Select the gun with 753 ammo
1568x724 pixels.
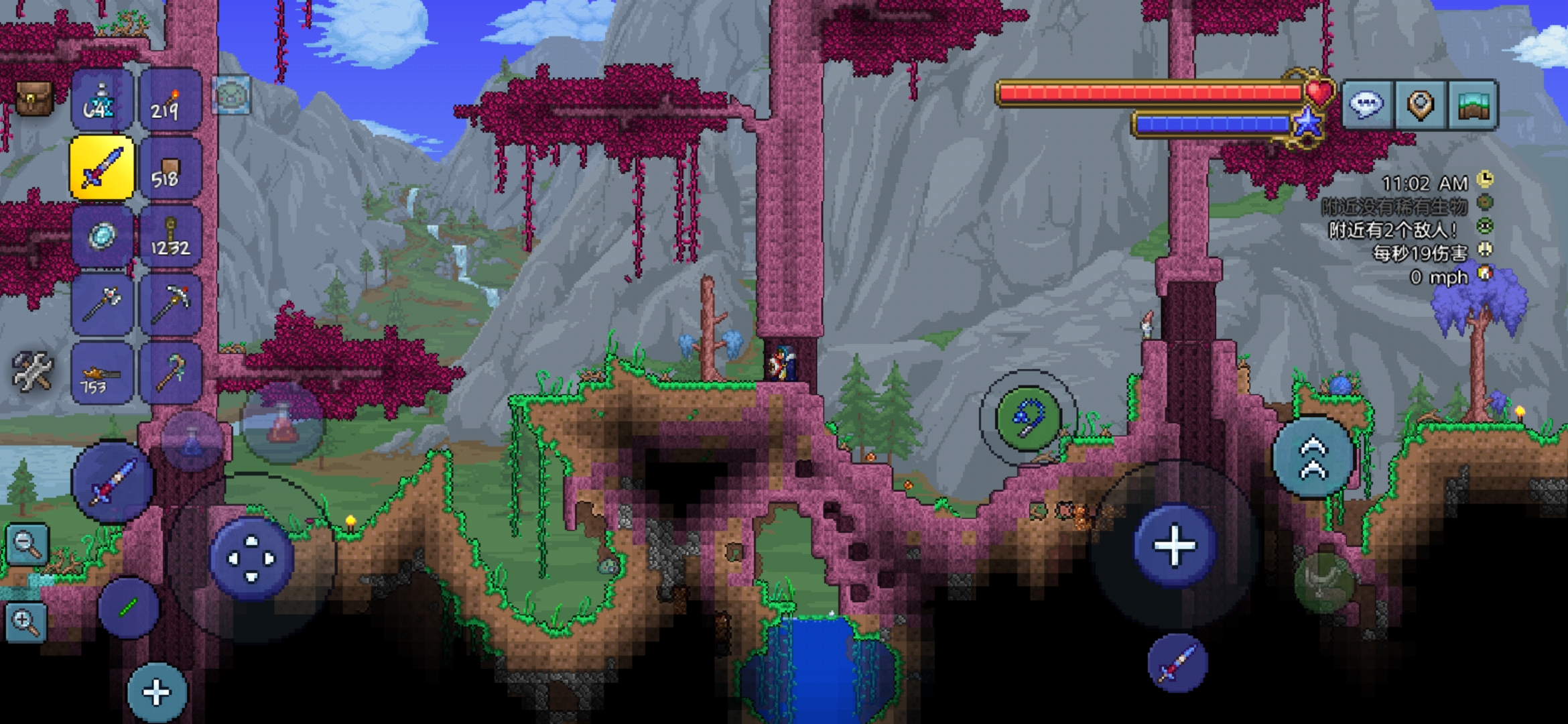(102, 373)
